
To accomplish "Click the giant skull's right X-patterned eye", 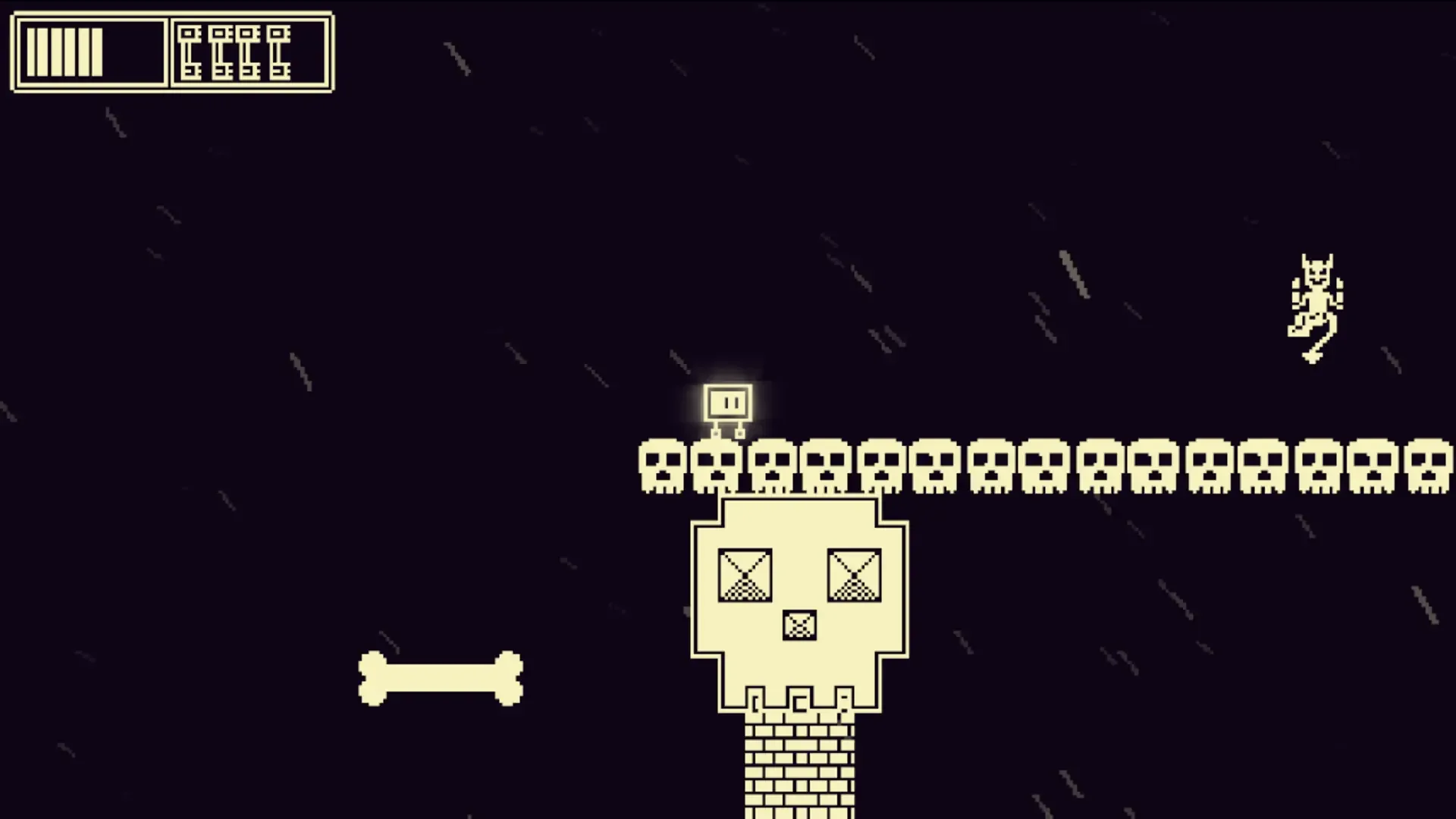I will 857,574.
